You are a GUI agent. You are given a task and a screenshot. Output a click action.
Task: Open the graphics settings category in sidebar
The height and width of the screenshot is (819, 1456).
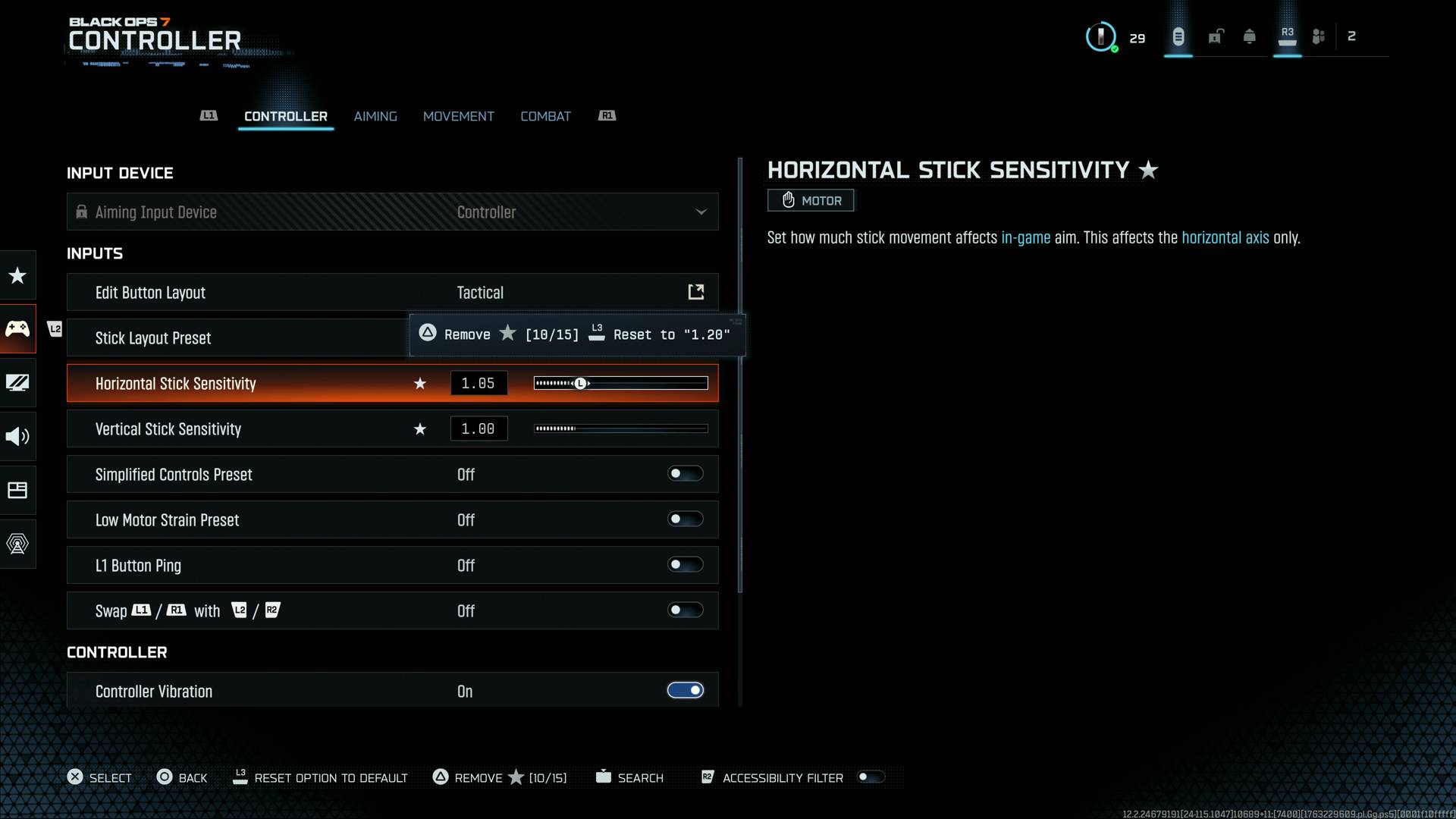[x=17, y=383]
